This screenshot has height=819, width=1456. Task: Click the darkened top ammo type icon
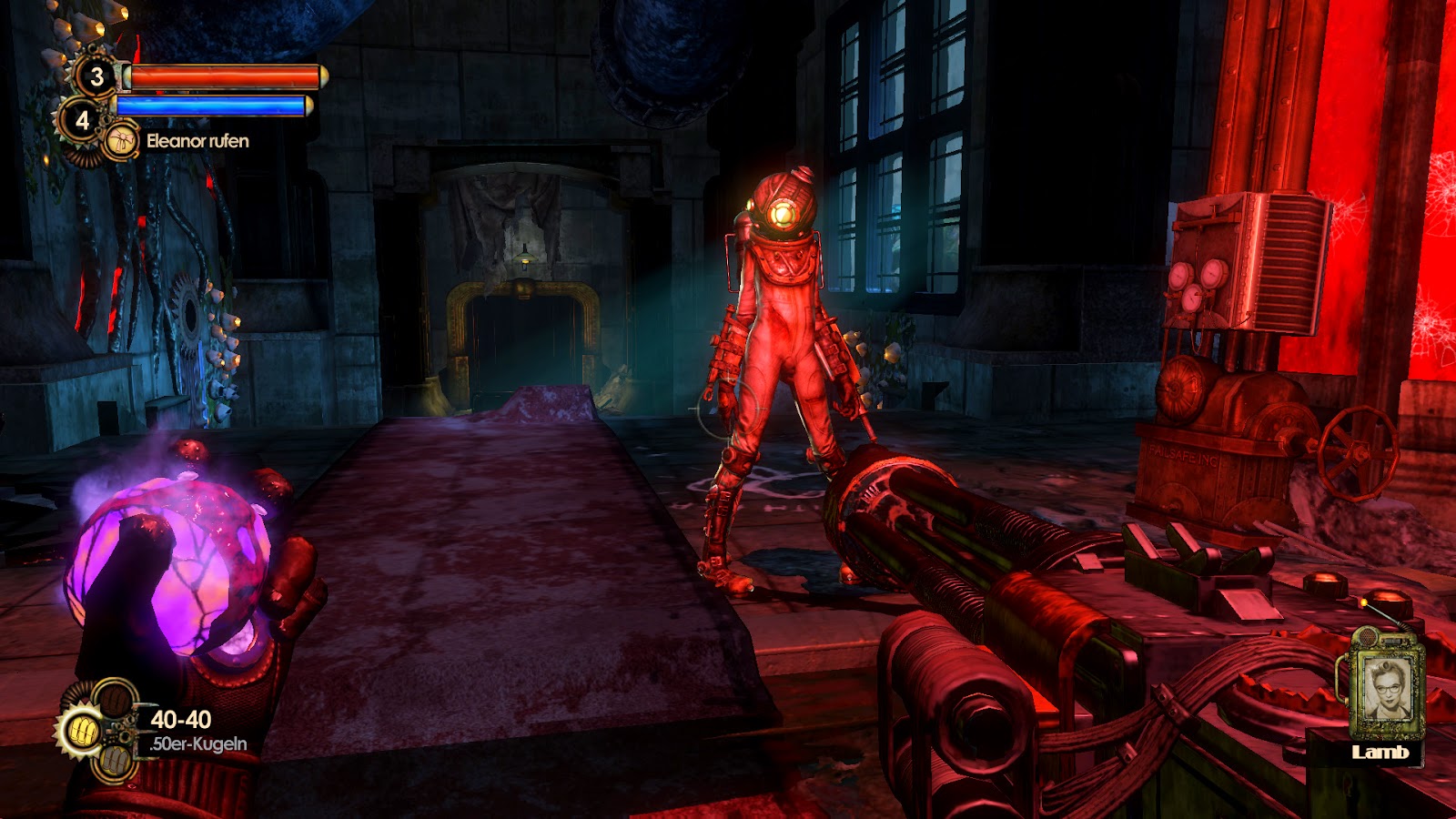(x=116, y=703)
